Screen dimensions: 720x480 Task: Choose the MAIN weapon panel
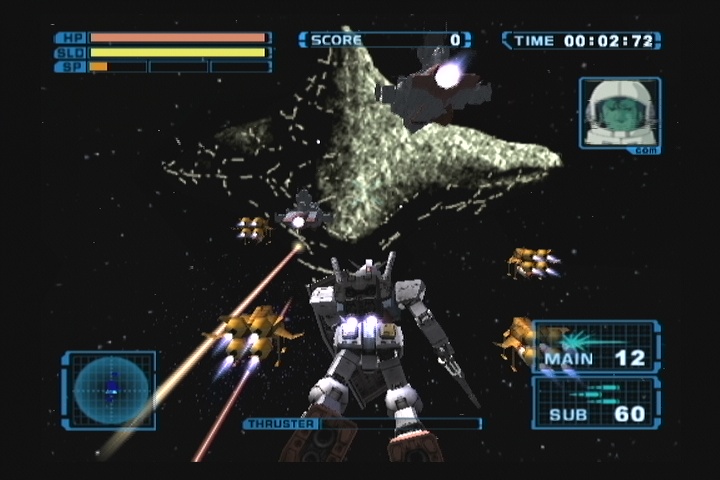(x=596, y=346)
